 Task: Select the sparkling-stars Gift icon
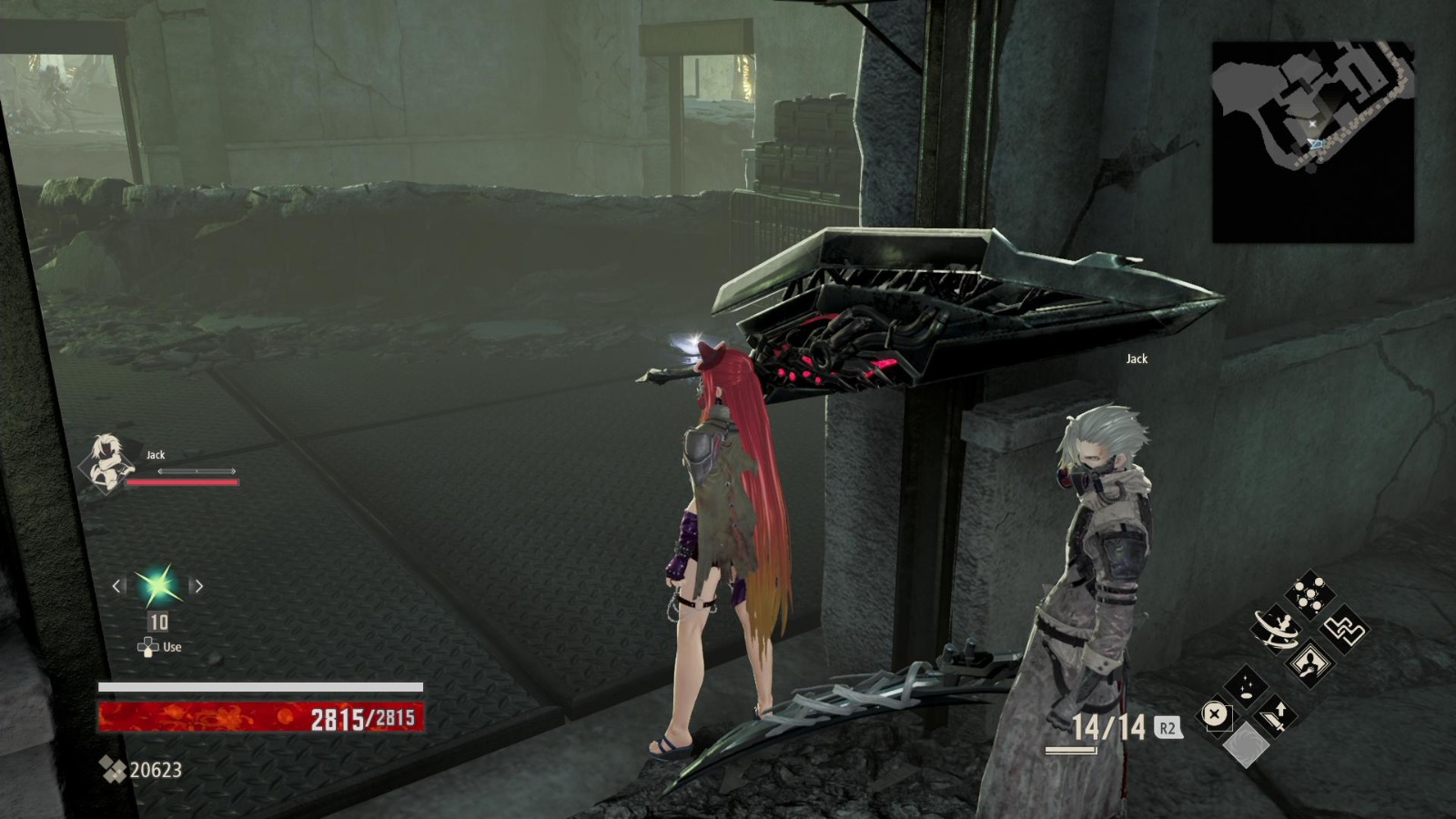click(x=1247, y=684)
